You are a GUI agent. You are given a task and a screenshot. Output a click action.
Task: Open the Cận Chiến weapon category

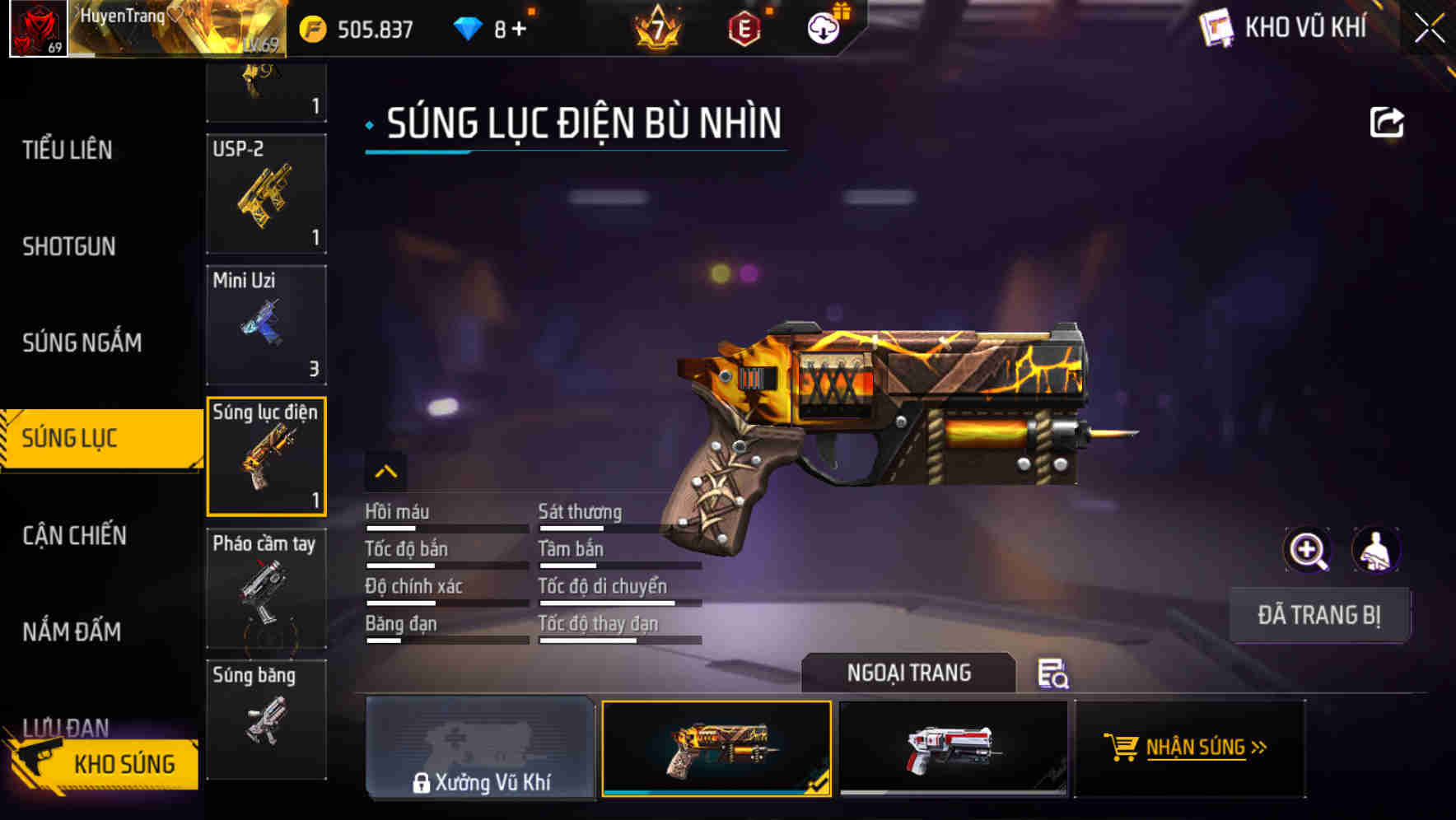[x=76, y=535]
